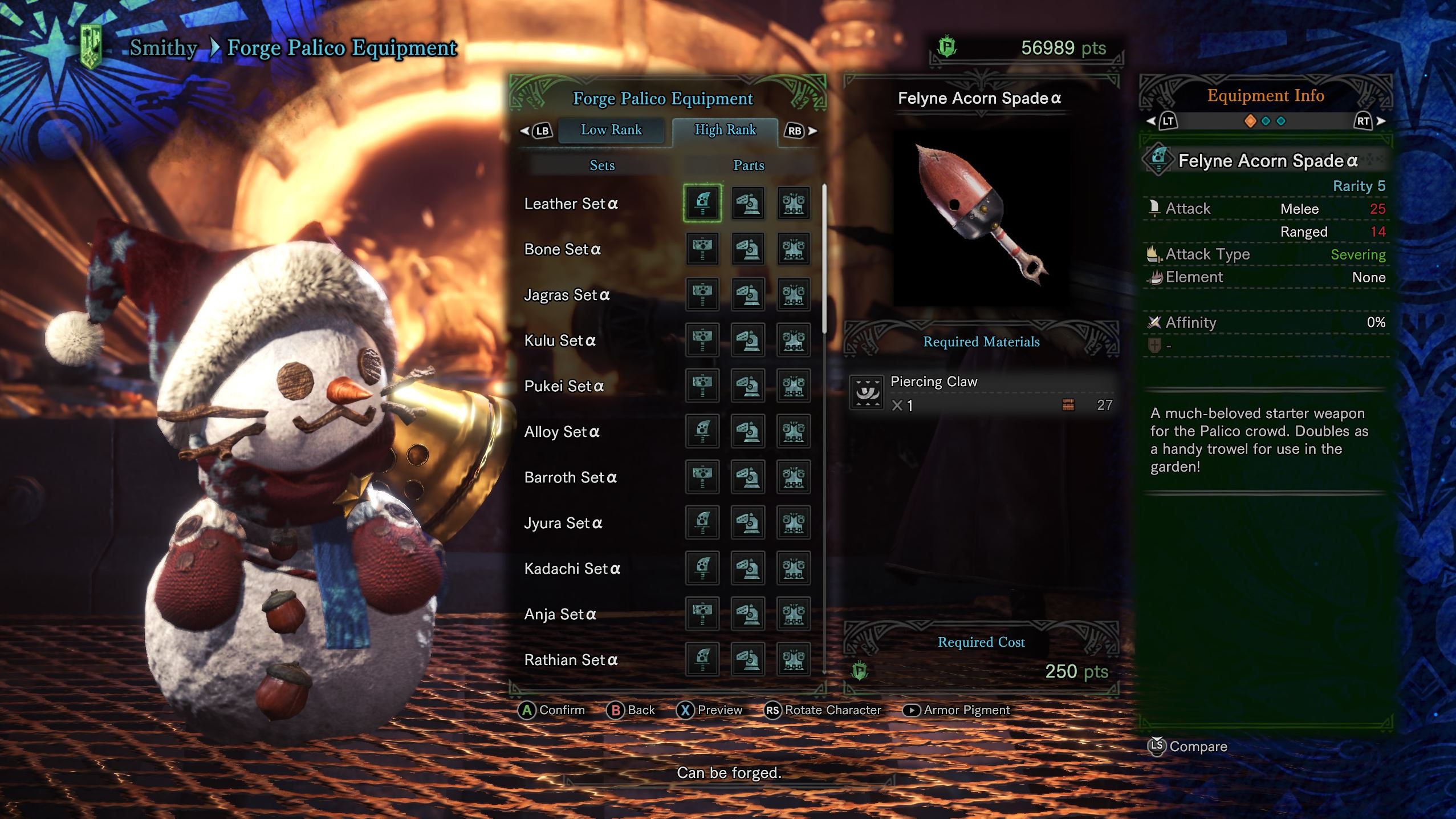Pick the Jagras Set α entry

(x=567, y=295)
